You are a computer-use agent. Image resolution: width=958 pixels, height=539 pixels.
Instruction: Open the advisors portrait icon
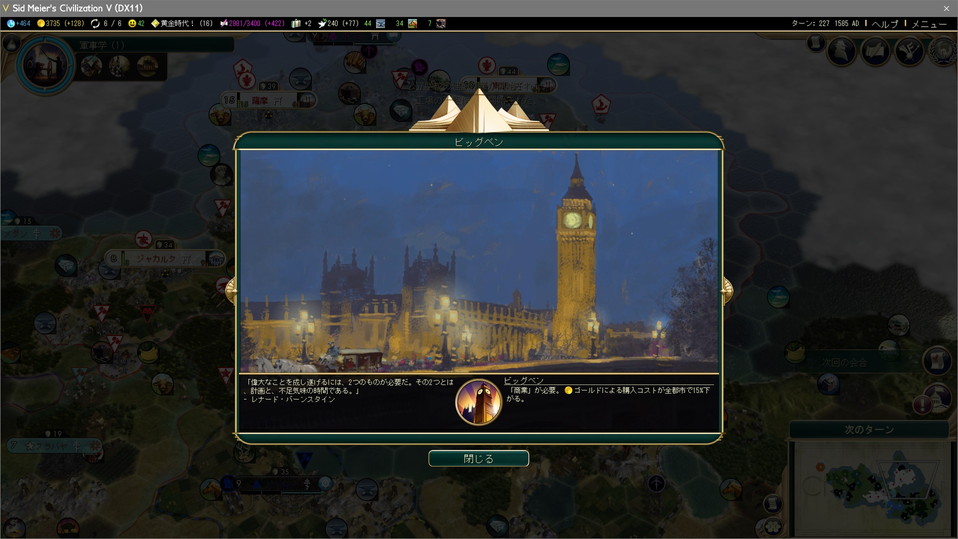[842, 51]
